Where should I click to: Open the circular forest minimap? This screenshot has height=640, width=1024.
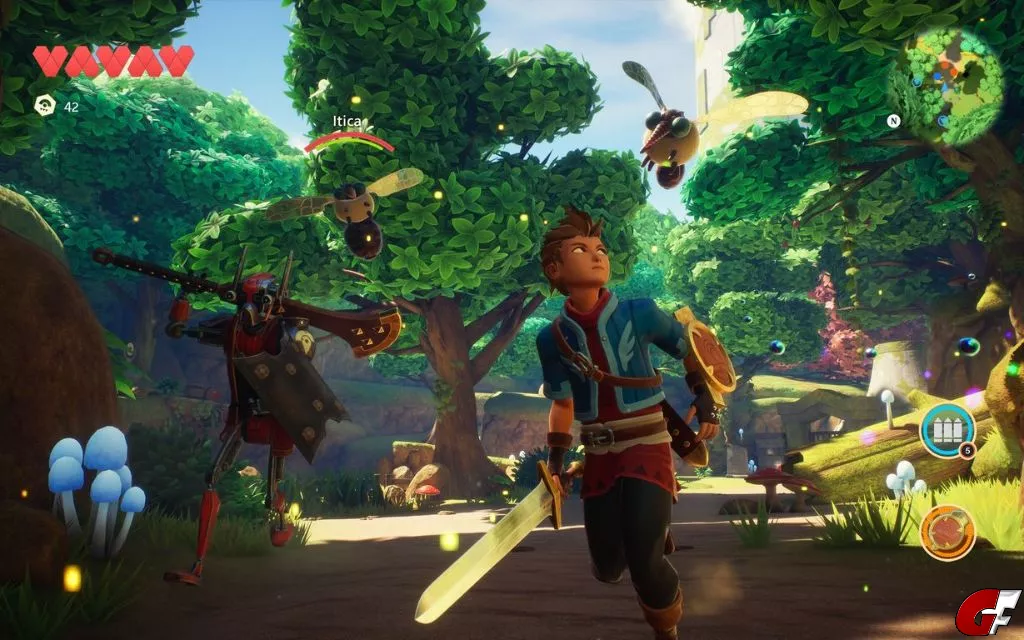(x=954, y=71)
